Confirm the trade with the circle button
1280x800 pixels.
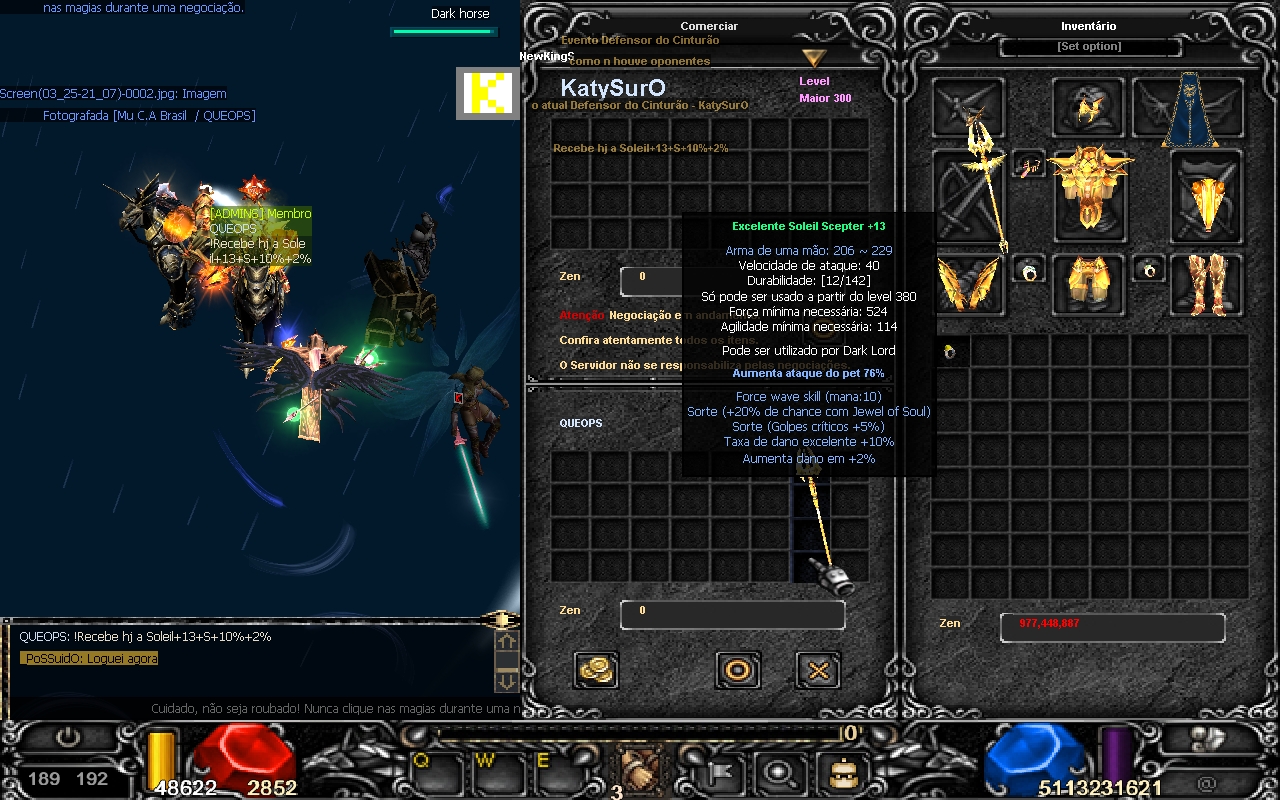(738, 670)
